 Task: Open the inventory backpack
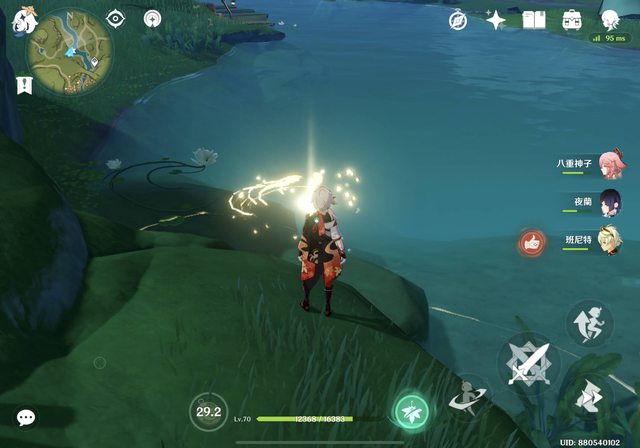coord(571,20)
